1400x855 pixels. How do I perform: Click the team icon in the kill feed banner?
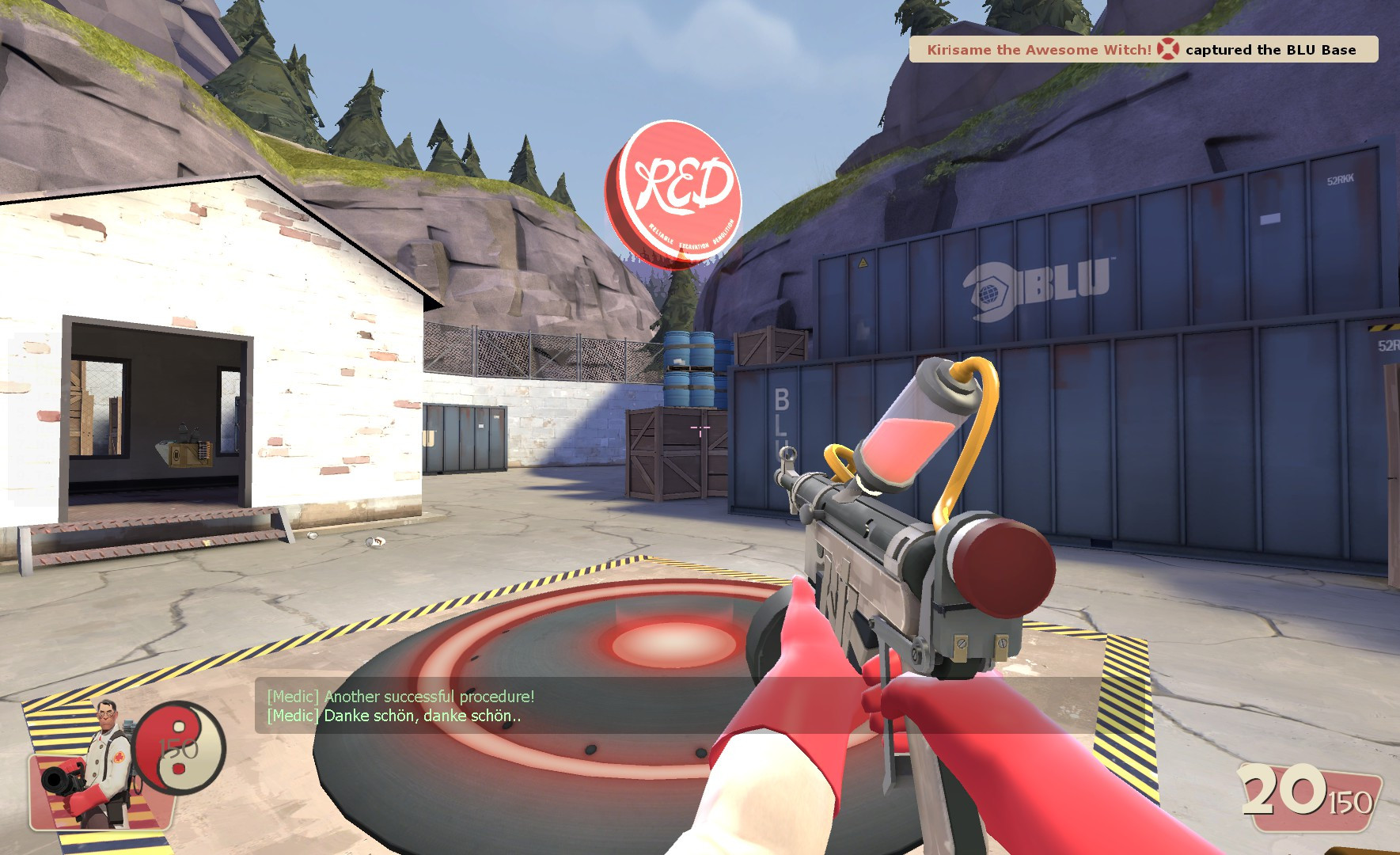click(1167, 49)
